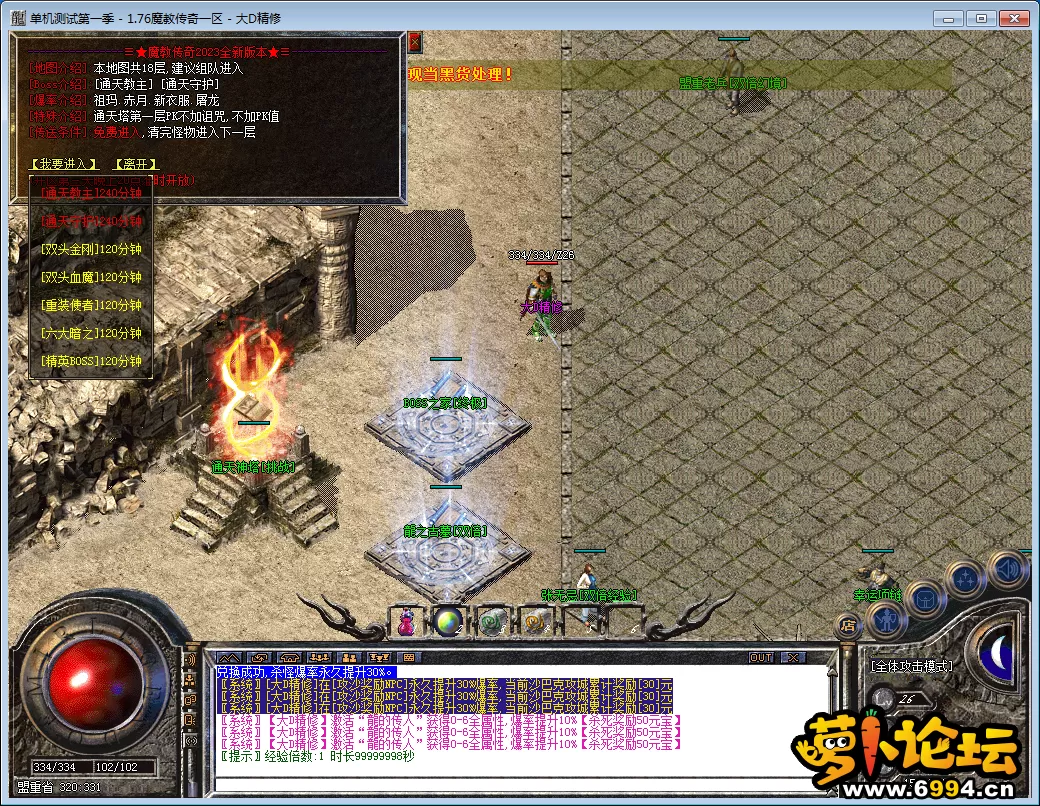Image resolution: width=1040 pixels, height=806 pixels.
Task: Choose the 【我要进入】 dialogue option
Action: 65,164
